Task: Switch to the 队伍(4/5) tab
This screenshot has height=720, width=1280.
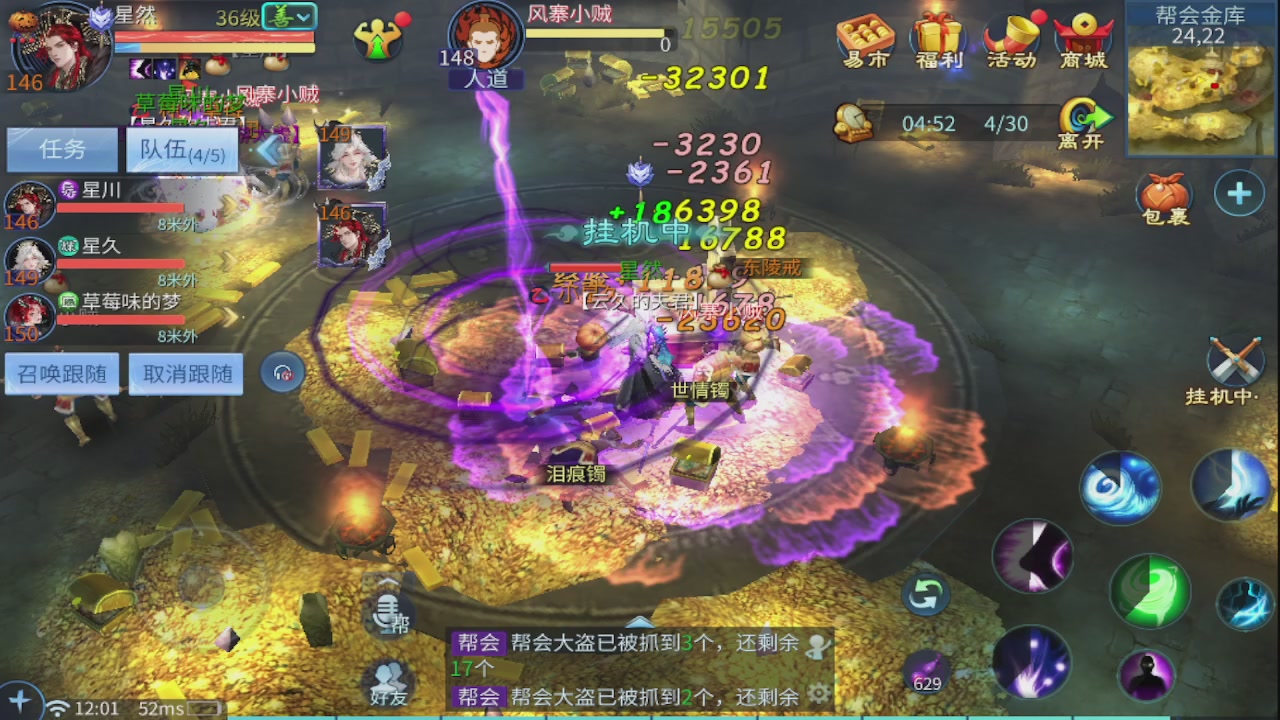Action: [x=181, y=149]
